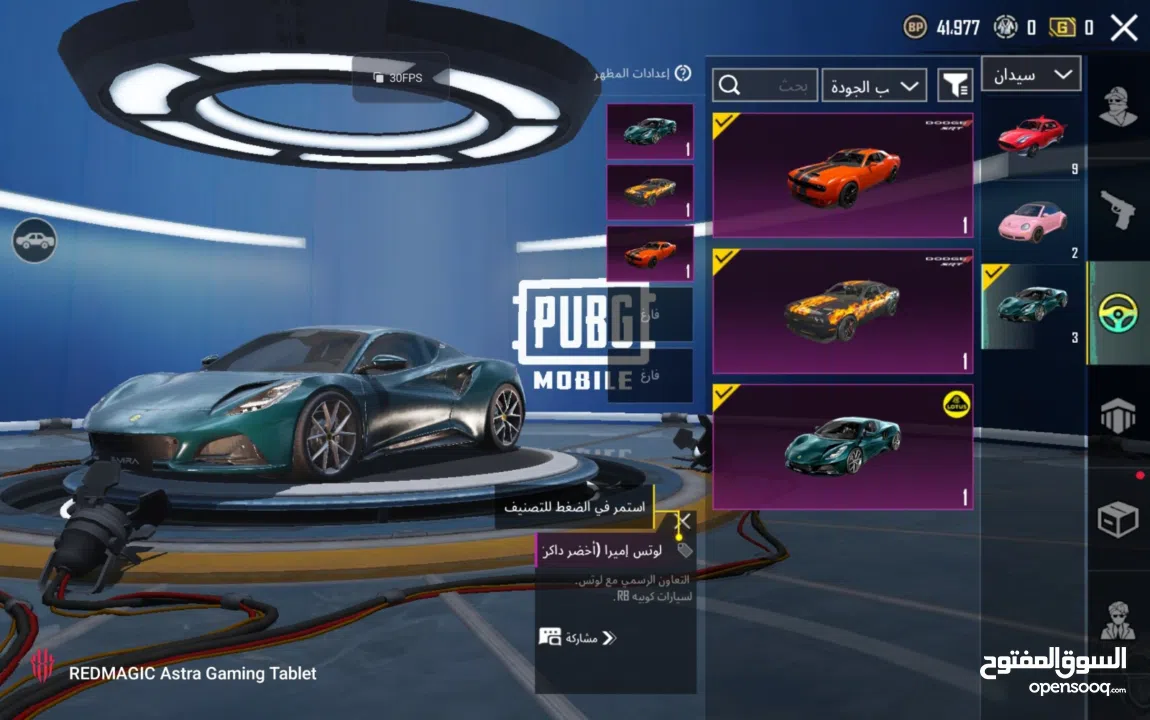This screenshot has width=1150, height=720.
Task: Select the equipped green Lotus slot
Action: pos(650,132)
